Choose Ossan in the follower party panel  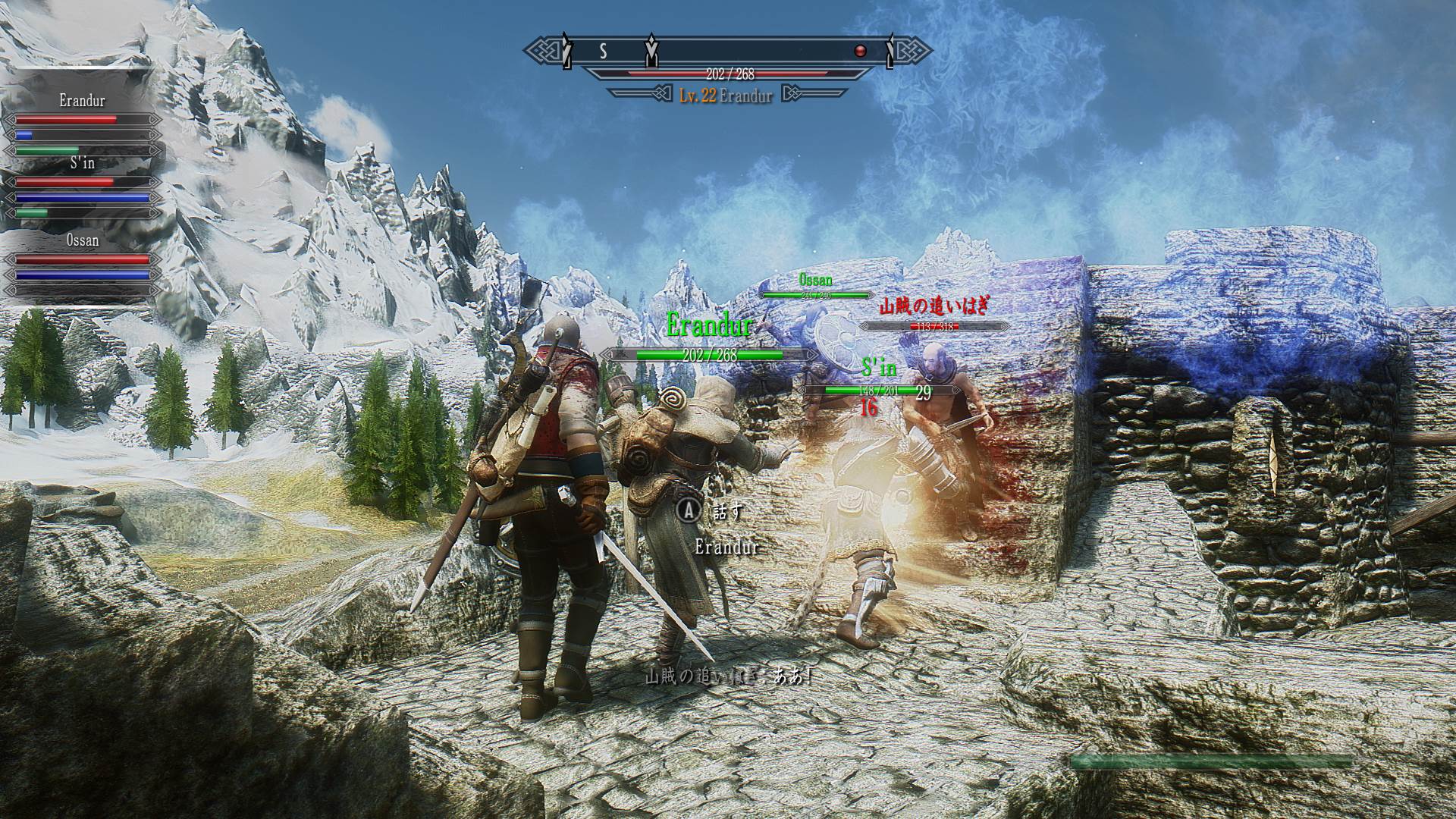coord(82,240)
